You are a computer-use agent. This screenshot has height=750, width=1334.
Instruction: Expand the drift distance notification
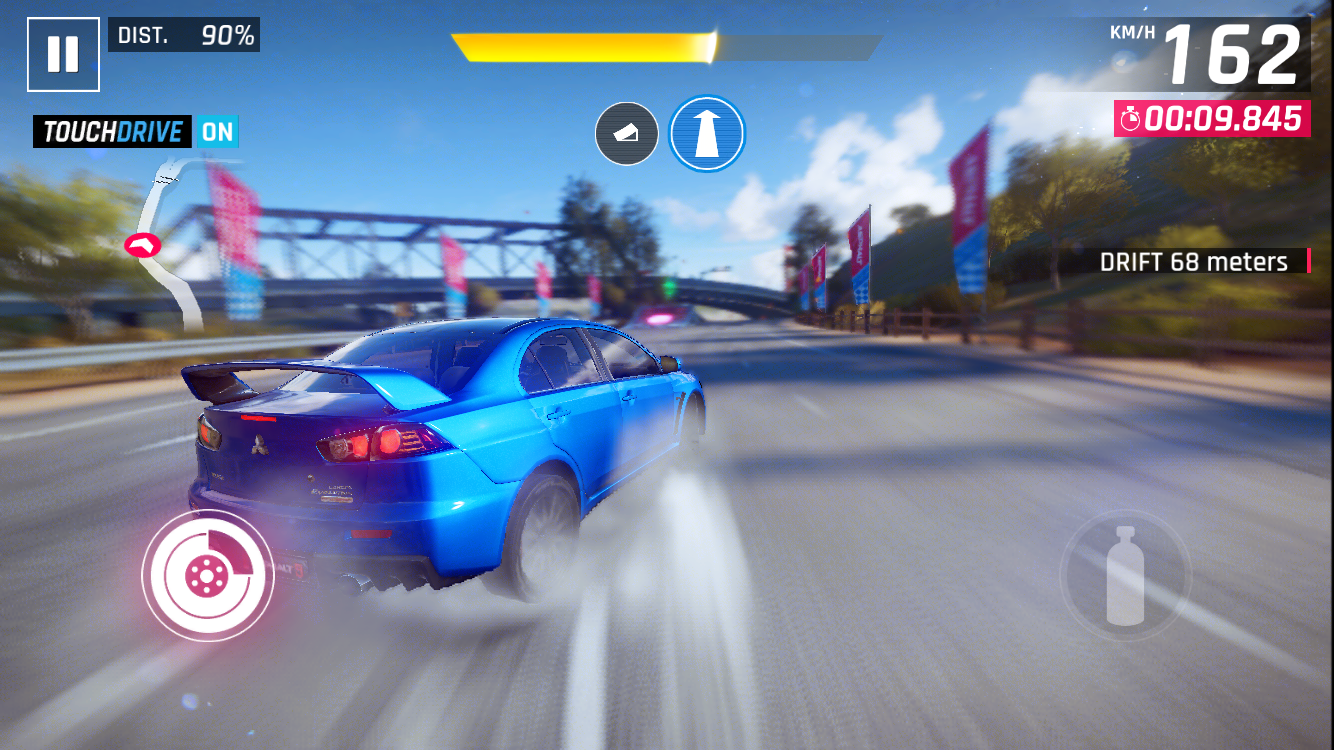(x=1193, y=261)
